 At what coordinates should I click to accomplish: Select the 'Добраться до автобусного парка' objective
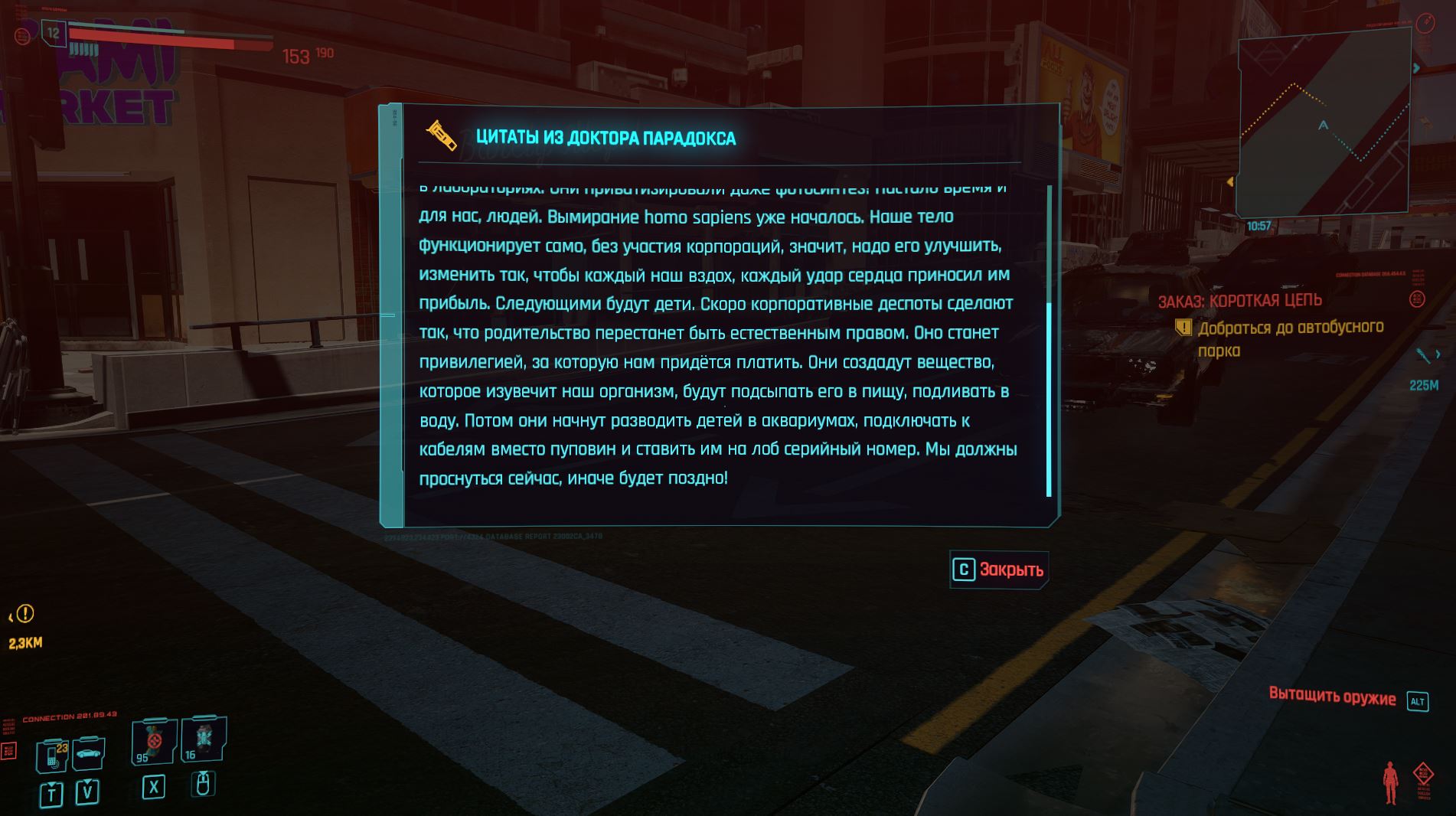pos(1290,338)
